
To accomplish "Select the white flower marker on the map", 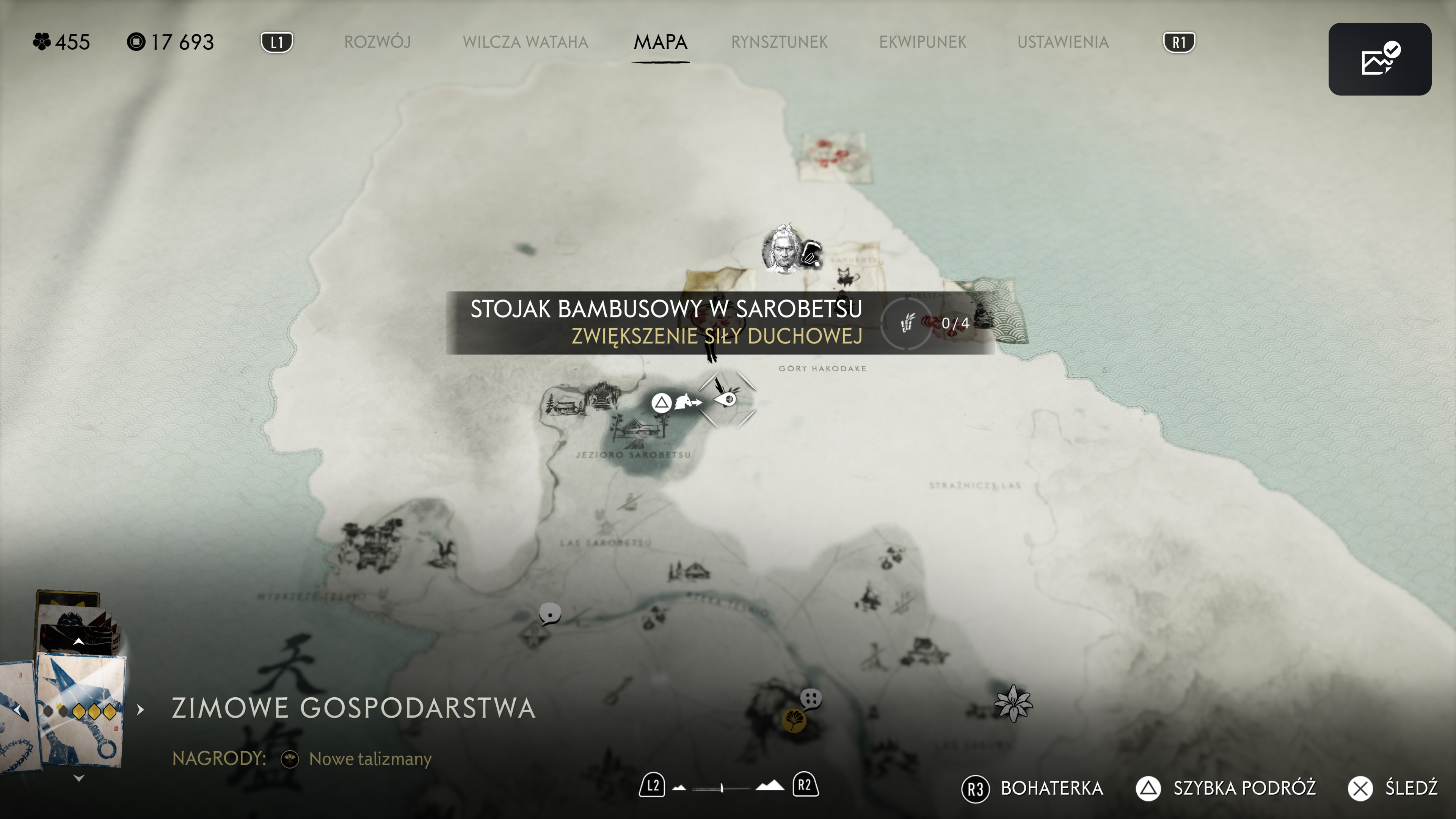I will 1013,703.
